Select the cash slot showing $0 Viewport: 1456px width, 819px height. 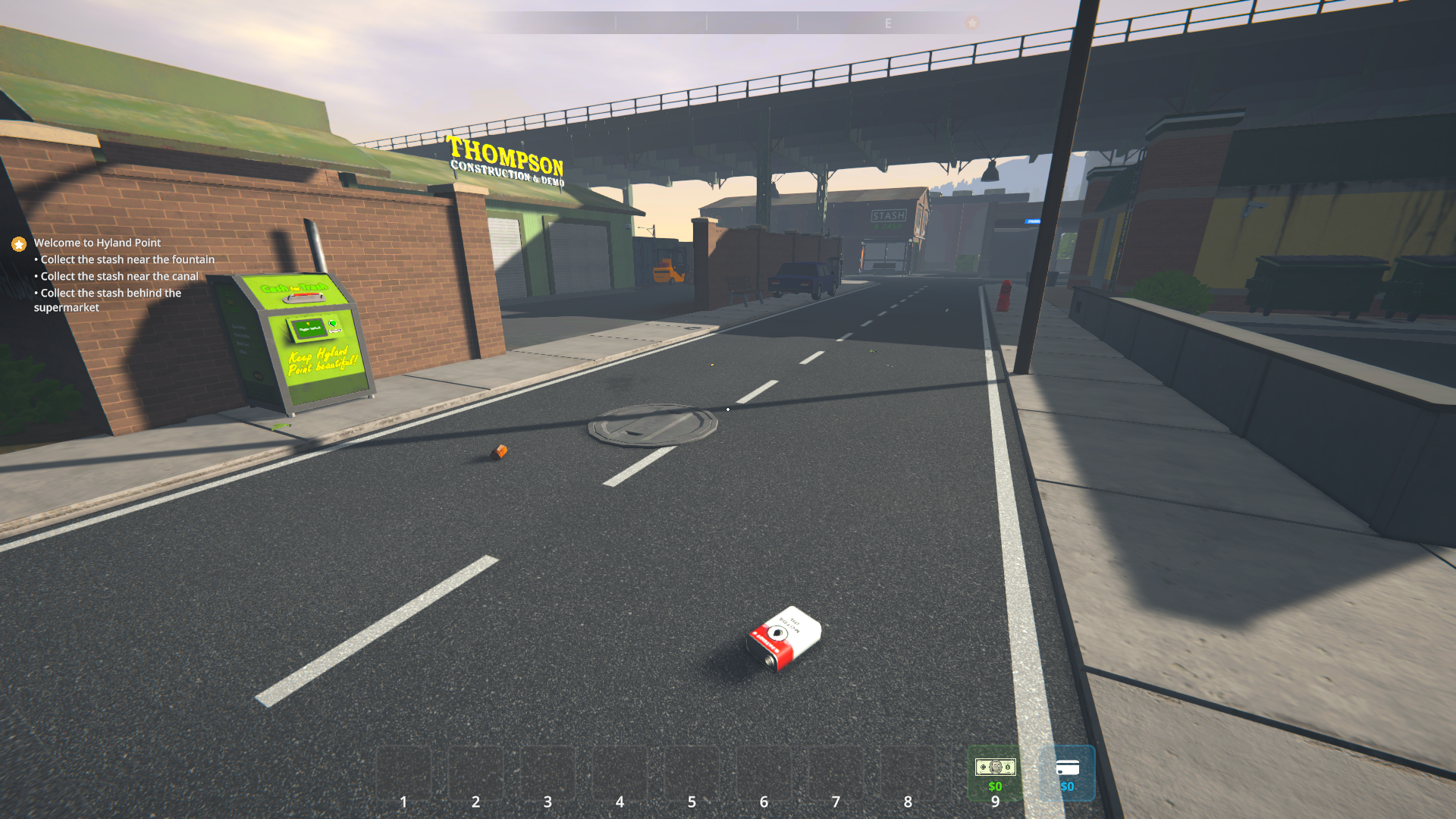[995, 773]
